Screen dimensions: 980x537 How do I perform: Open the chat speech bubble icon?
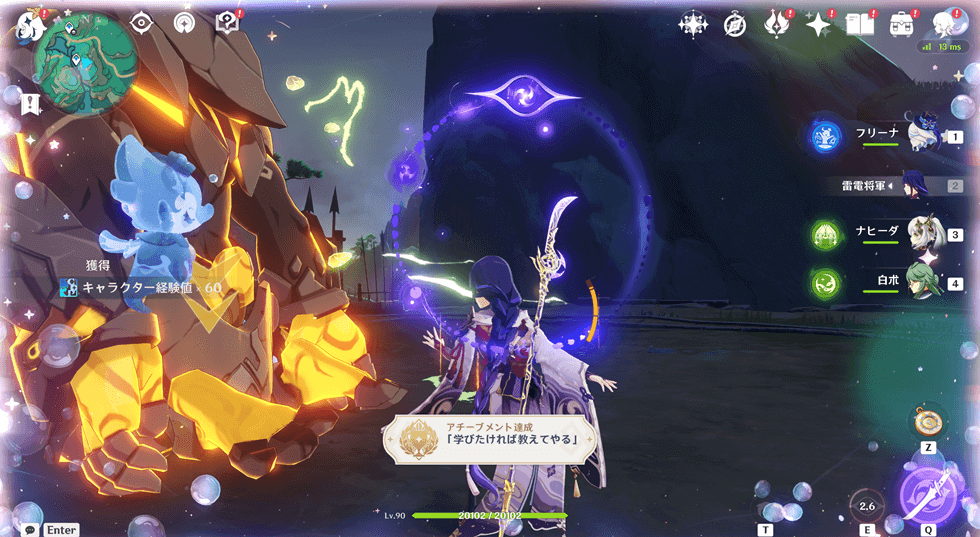coord(32,529)
